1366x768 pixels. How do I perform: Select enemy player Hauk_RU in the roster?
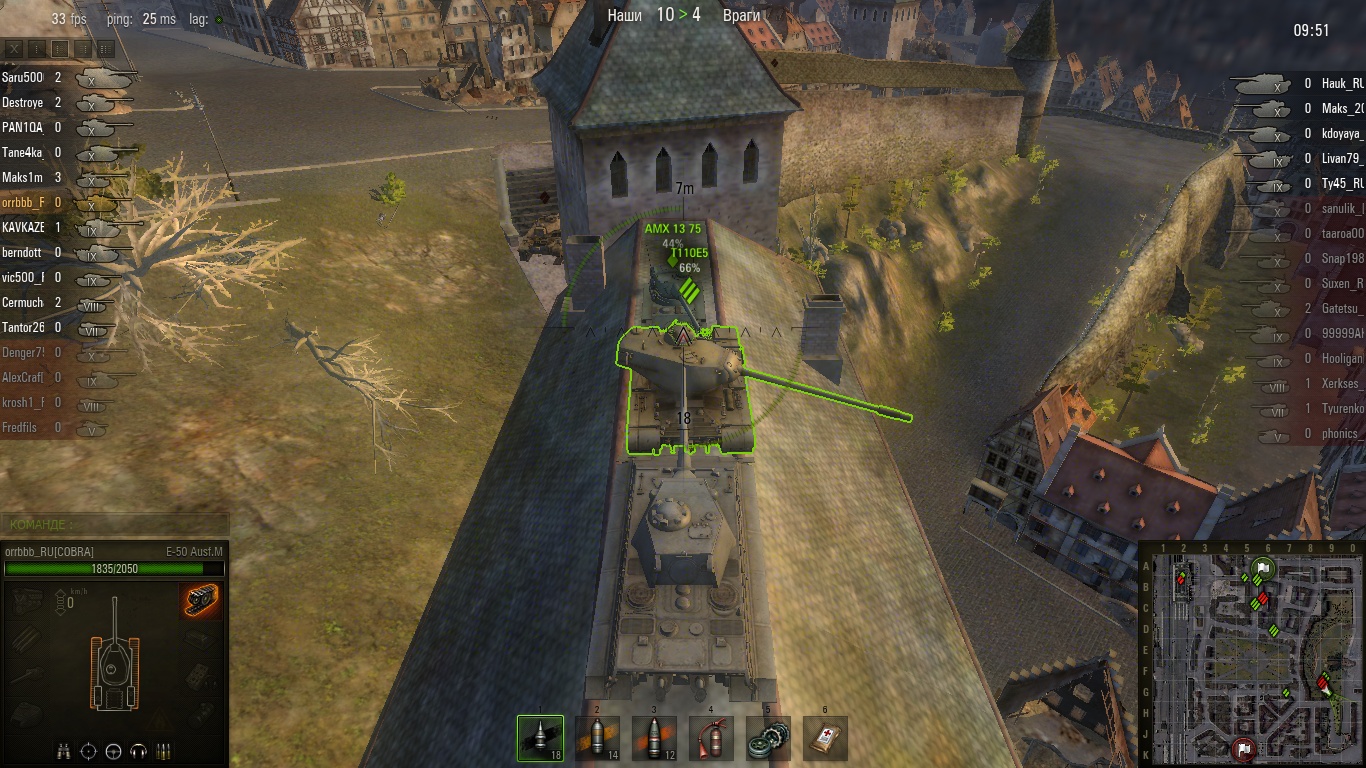[1342, 84]
